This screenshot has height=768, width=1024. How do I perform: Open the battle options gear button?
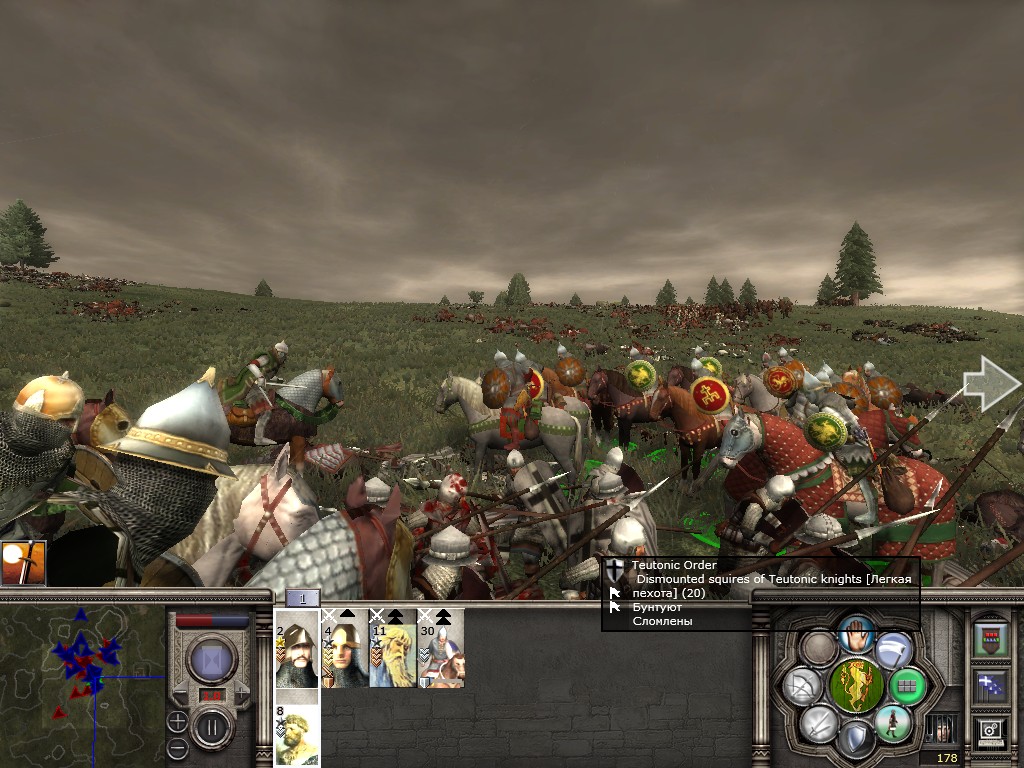(990, 731)
